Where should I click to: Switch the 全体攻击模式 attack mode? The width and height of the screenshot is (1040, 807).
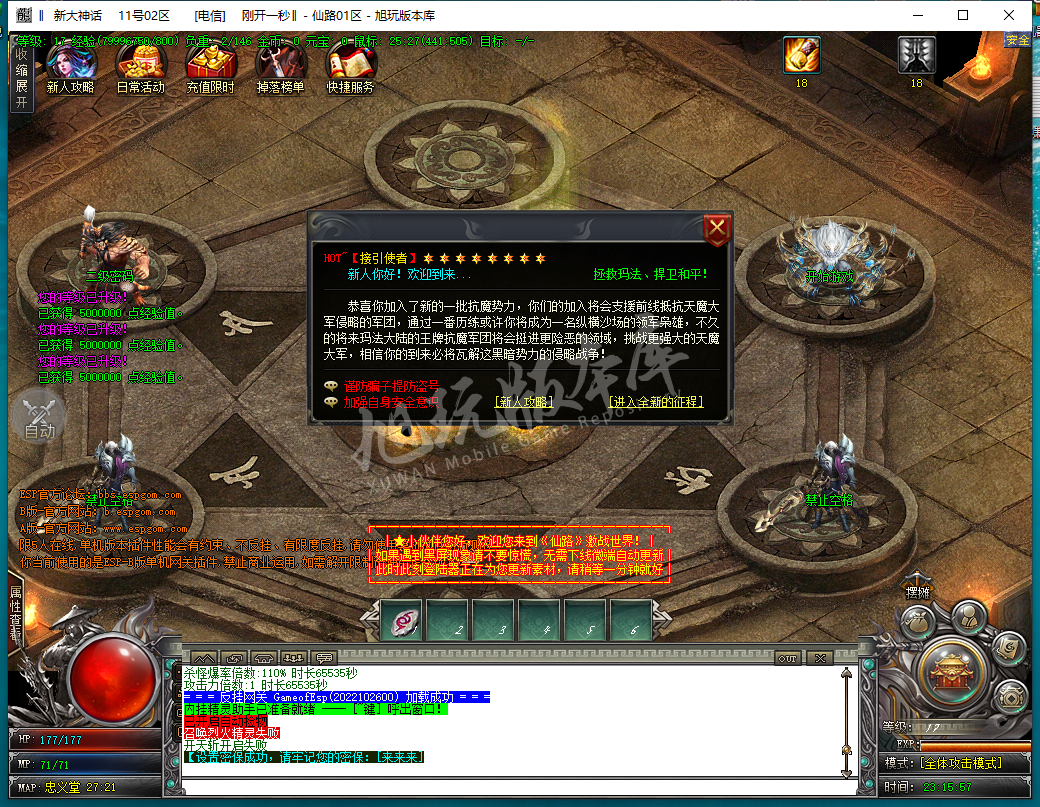[x=957, y=763]
